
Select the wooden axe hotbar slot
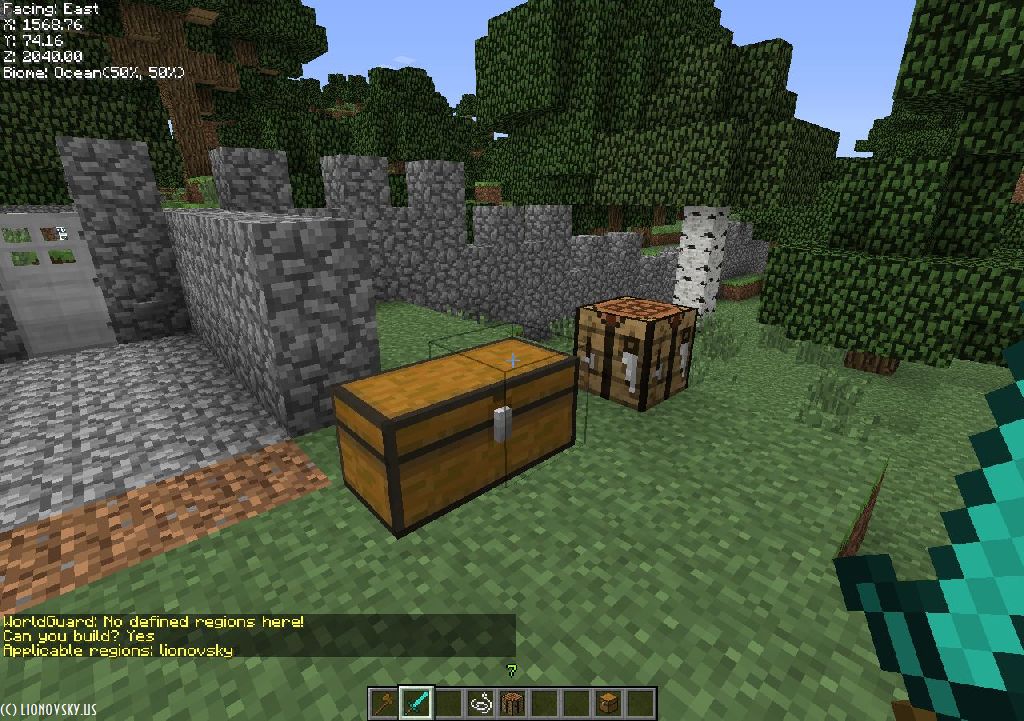tap(384, 703)
